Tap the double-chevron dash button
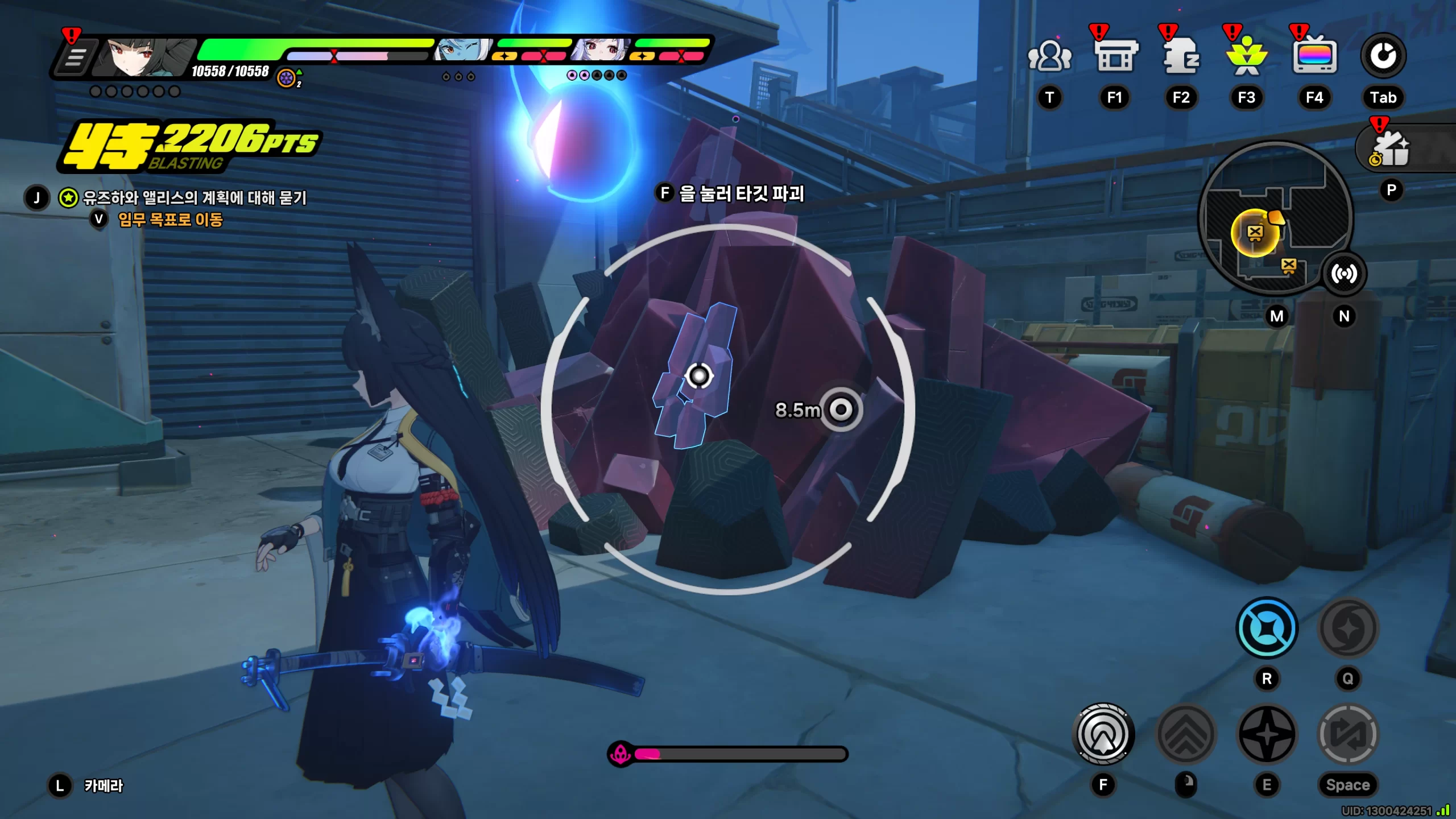This screenshot has width=1456, height=819. coord(1186,734)
